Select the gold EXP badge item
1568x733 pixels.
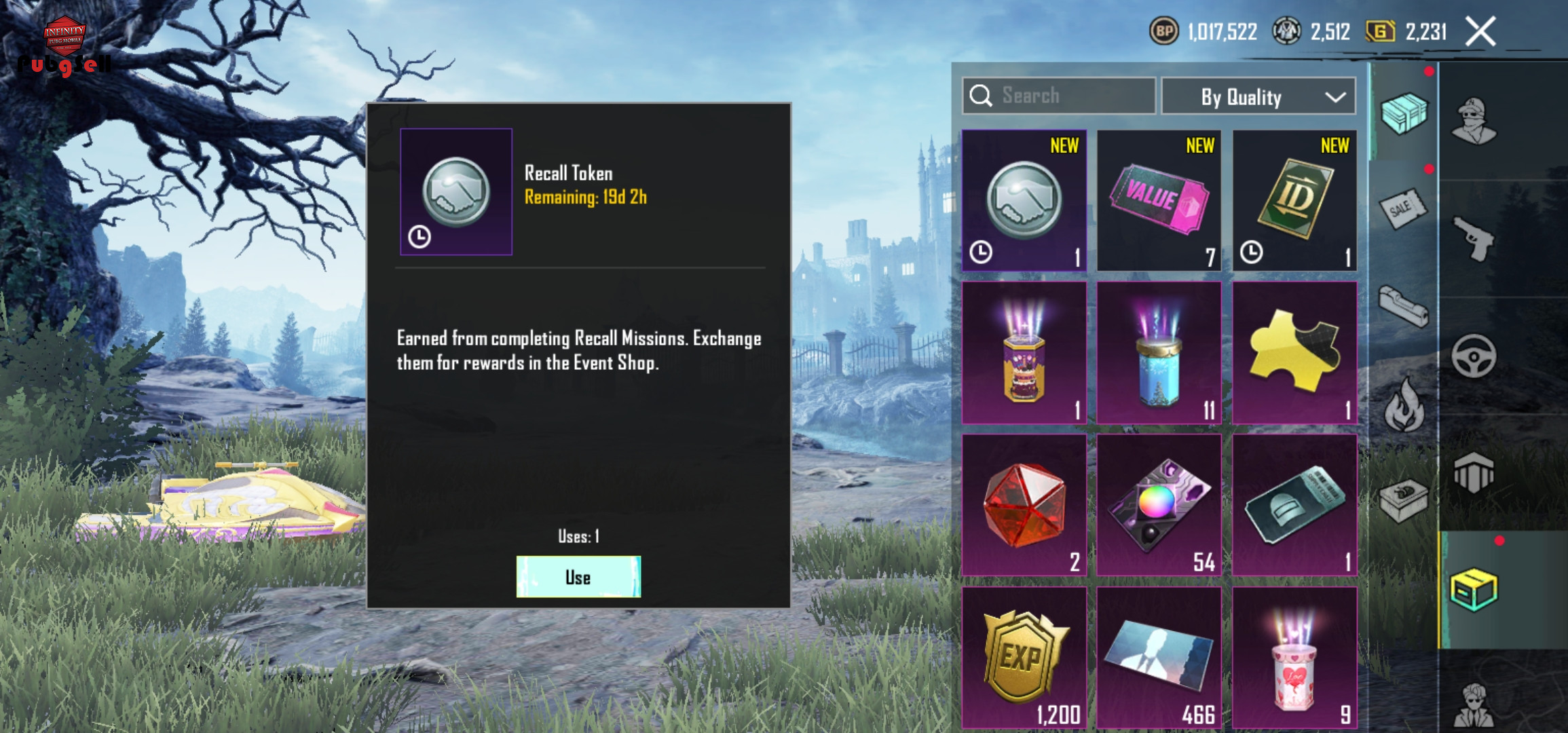[1024, 657]
